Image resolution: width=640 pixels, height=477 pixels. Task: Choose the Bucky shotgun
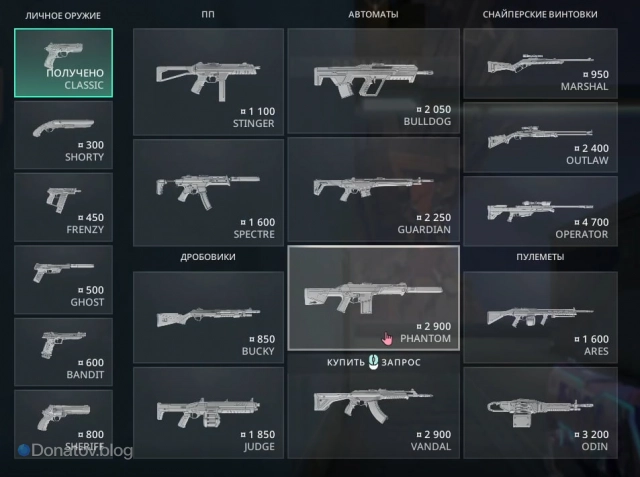coord(207,317)
